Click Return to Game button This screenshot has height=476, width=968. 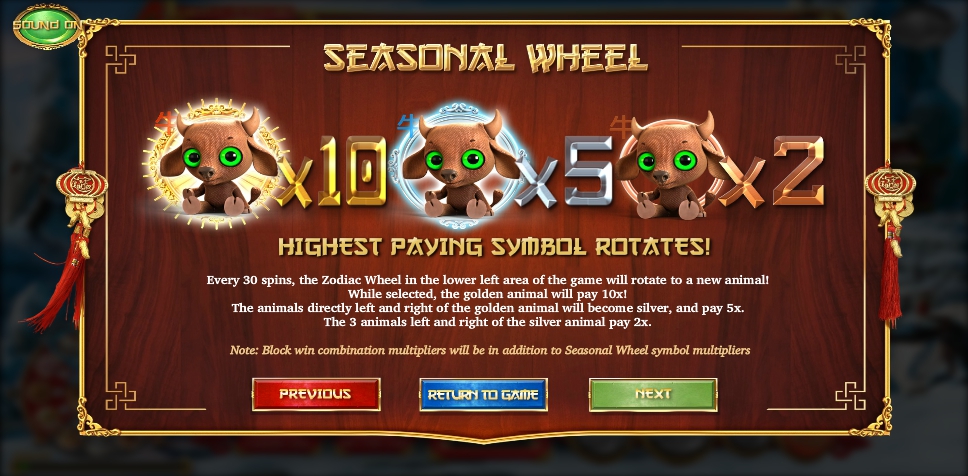[483, 394]
